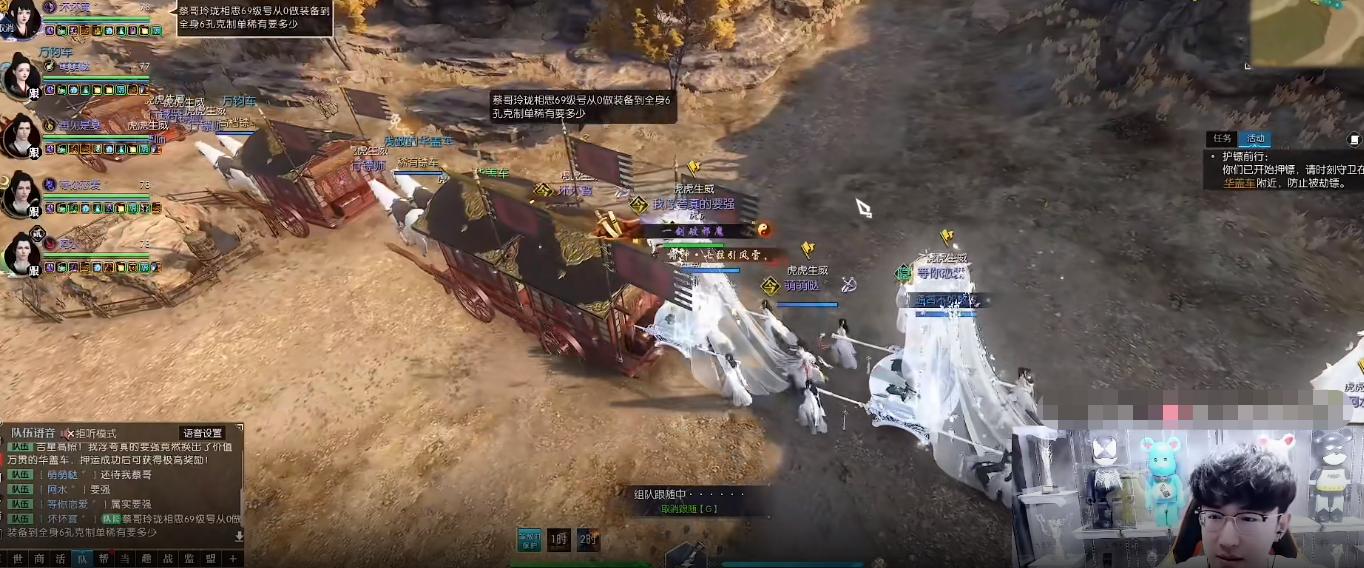Switch to the 盟 alliance chat tab
The image size is (1364, 568).
click(x=210, y=559)
